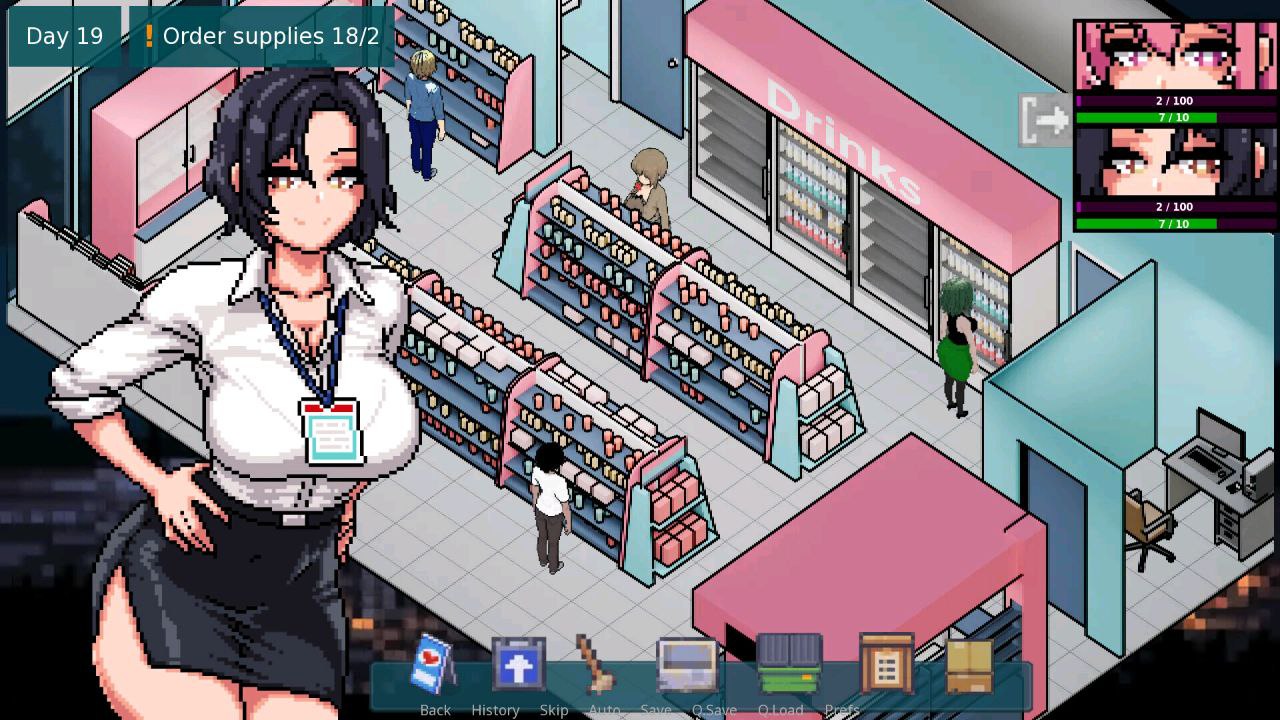Open the Save menu

click(655, 709)
